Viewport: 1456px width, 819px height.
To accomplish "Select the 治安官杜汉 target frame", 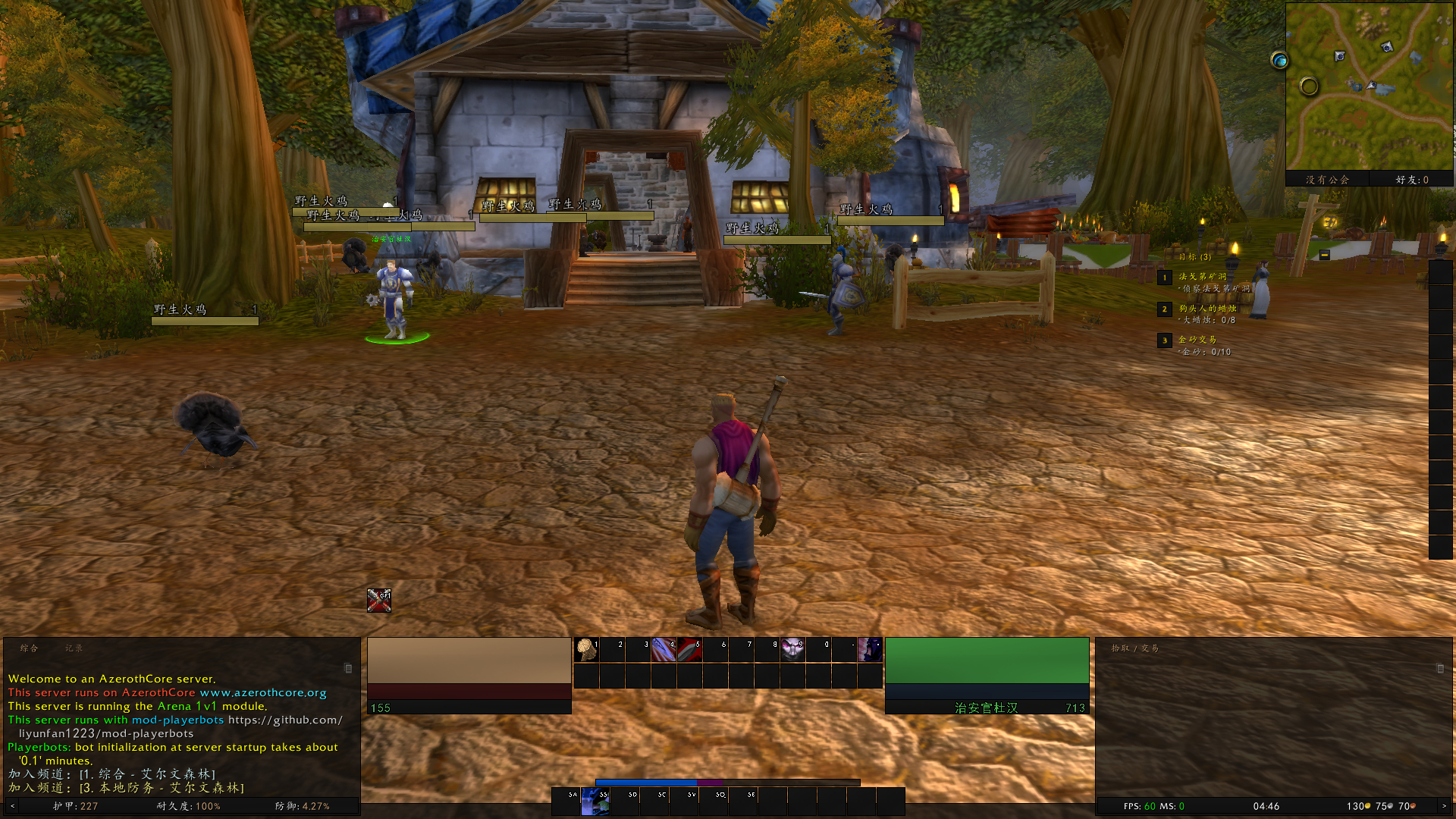I will [986, 675].
